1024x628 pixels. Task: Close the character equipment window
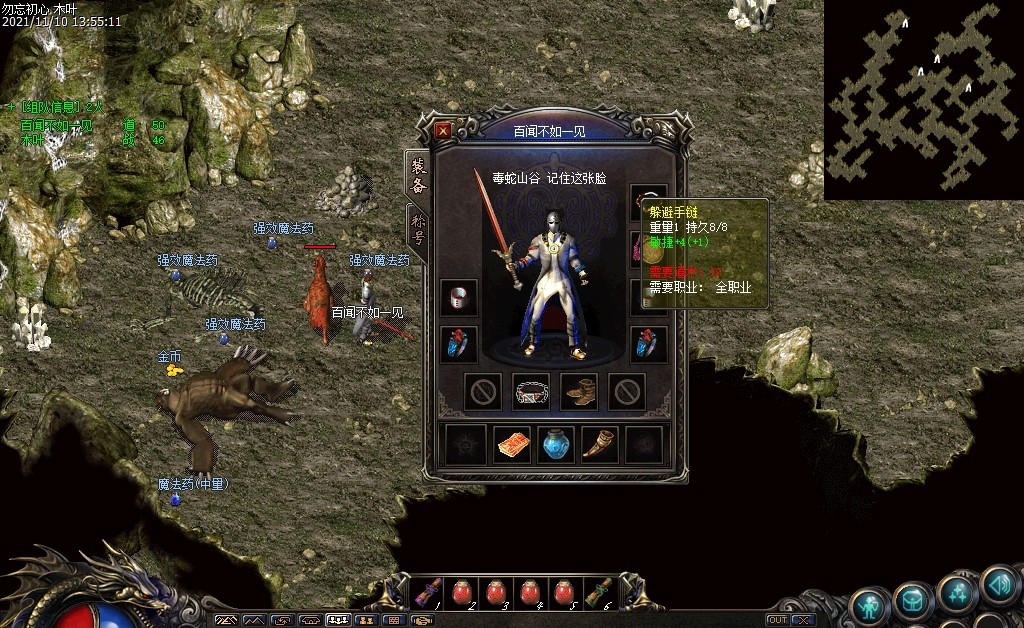click(x=443, y=131)
